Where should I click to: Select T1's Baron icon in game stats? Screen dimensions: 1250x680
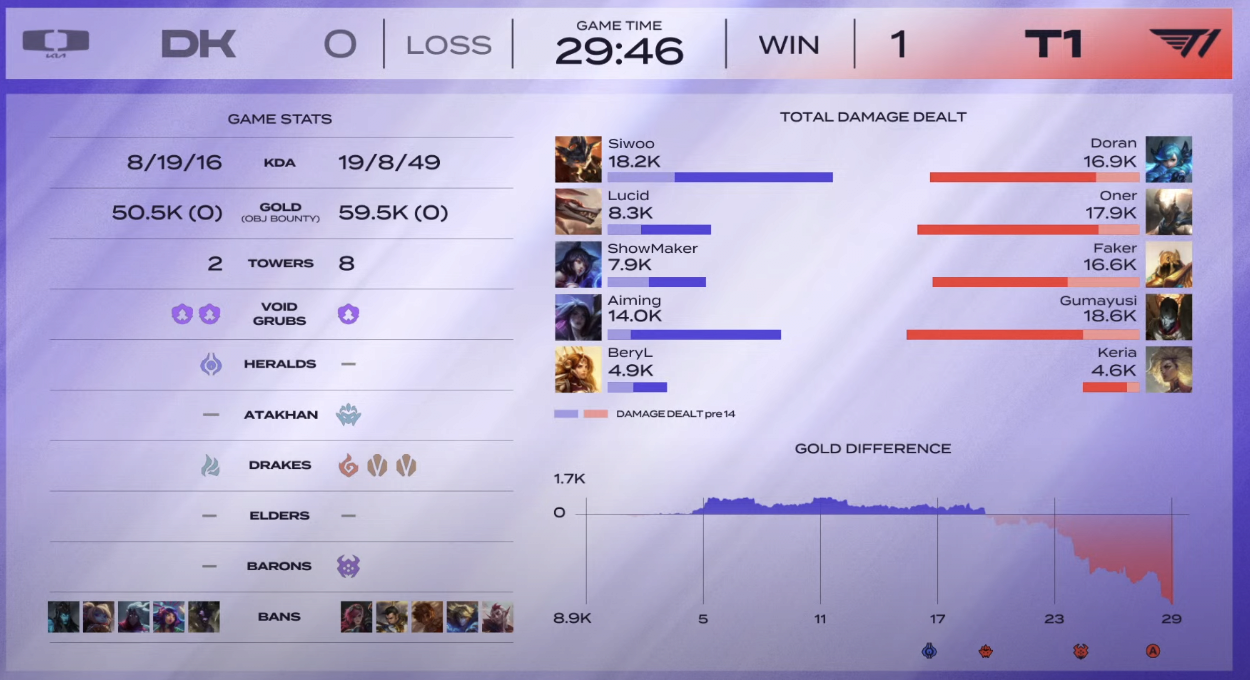(x=349, y=566)
